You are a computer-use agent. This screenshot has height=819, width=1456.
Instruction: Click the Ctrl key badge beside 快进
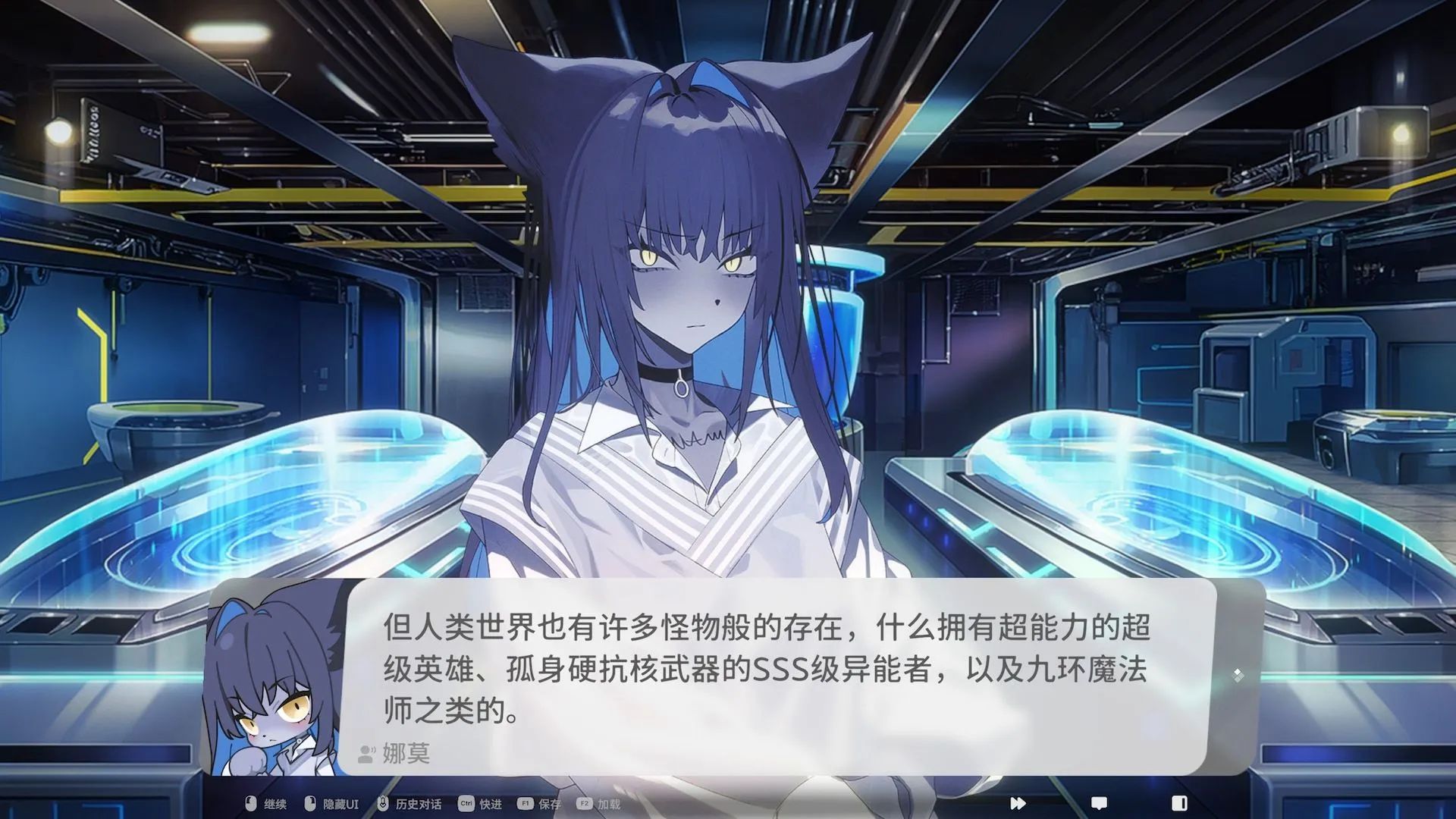(x=466, y=805)
